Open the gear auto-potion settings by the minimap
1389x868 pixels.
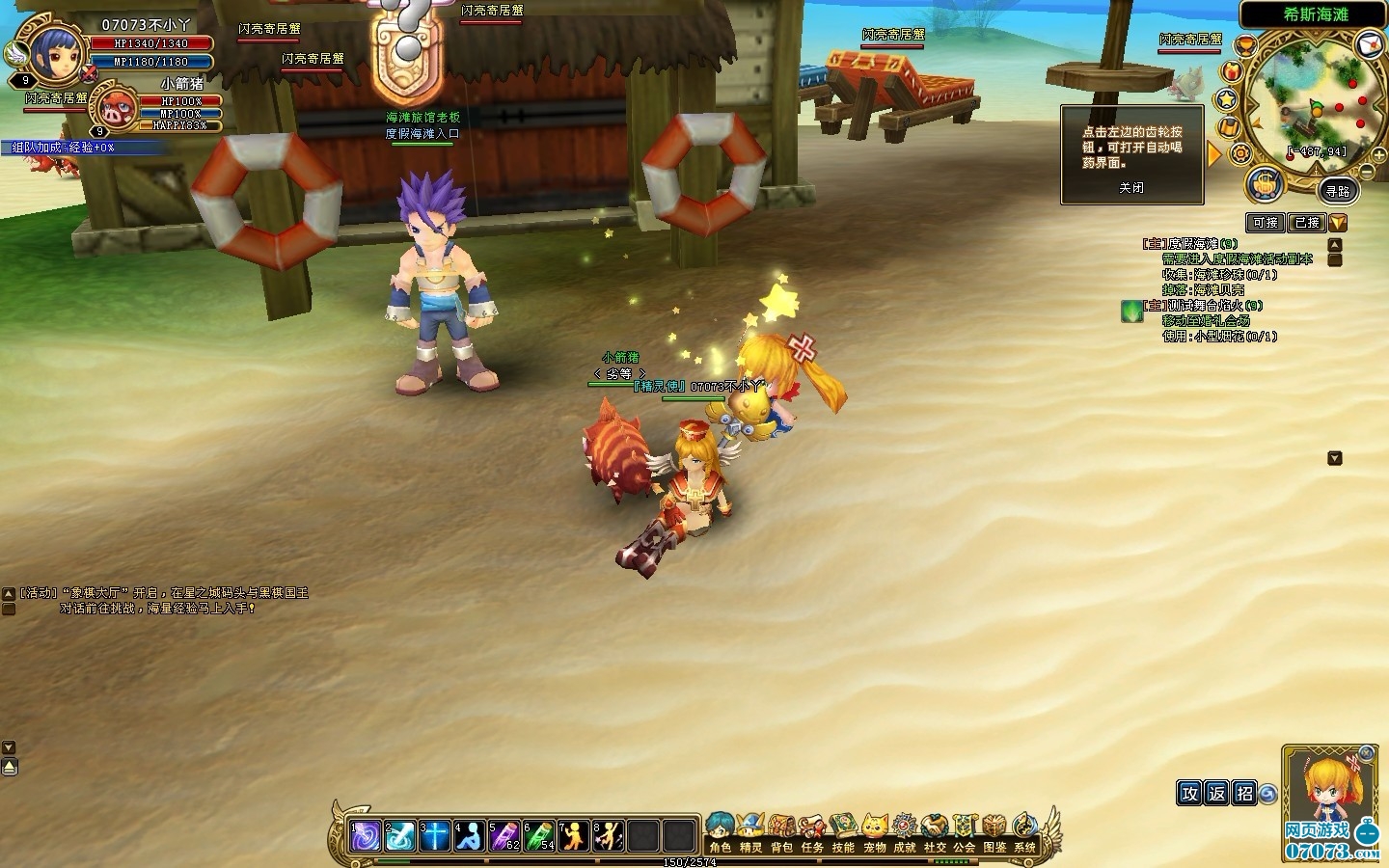click(x=1240, y=153)
